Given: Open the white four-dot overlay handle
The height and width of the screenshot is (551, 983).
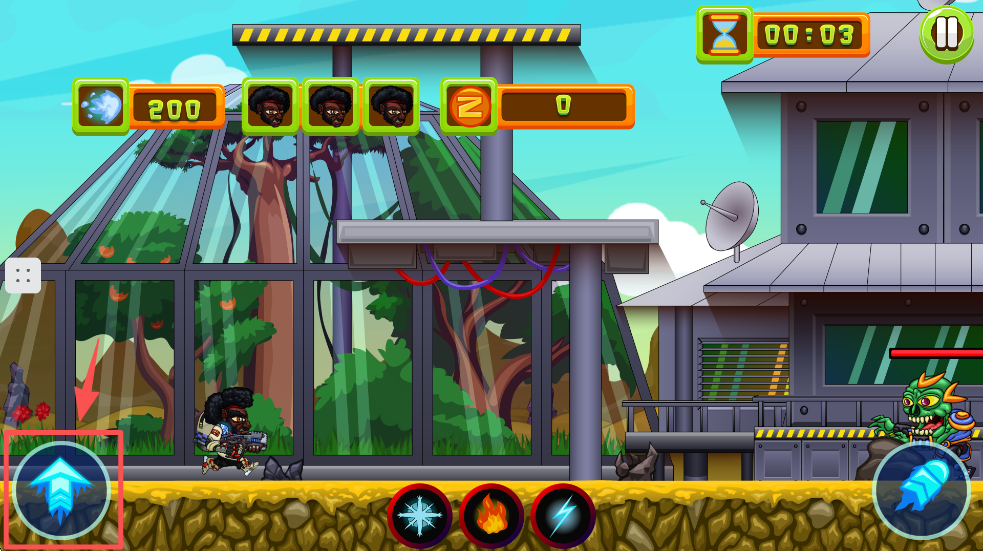Looking at the screenshot, I should (x=23, y=275).
